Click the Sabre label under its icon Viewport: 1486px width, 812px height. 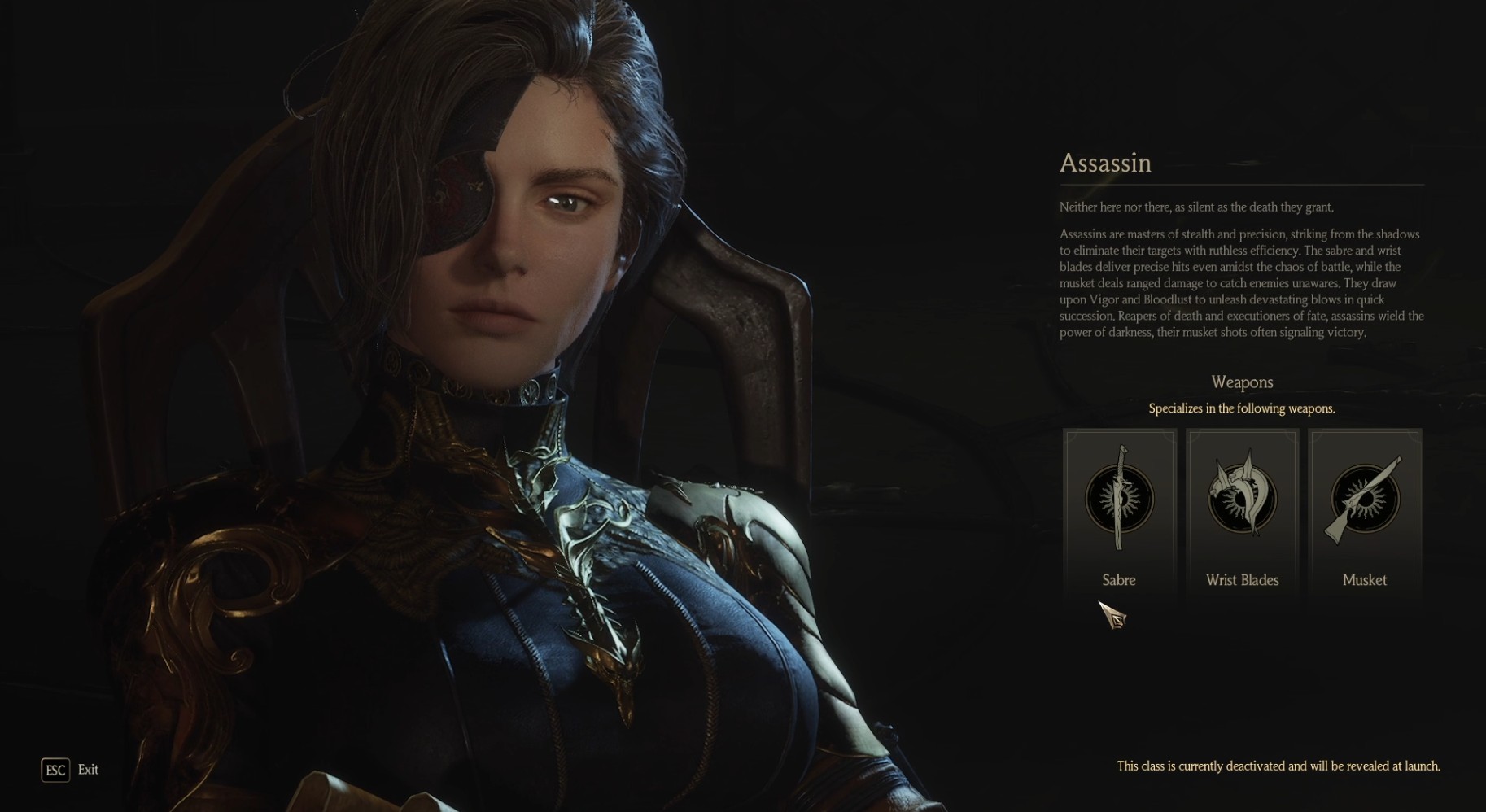click(1119, 580)
